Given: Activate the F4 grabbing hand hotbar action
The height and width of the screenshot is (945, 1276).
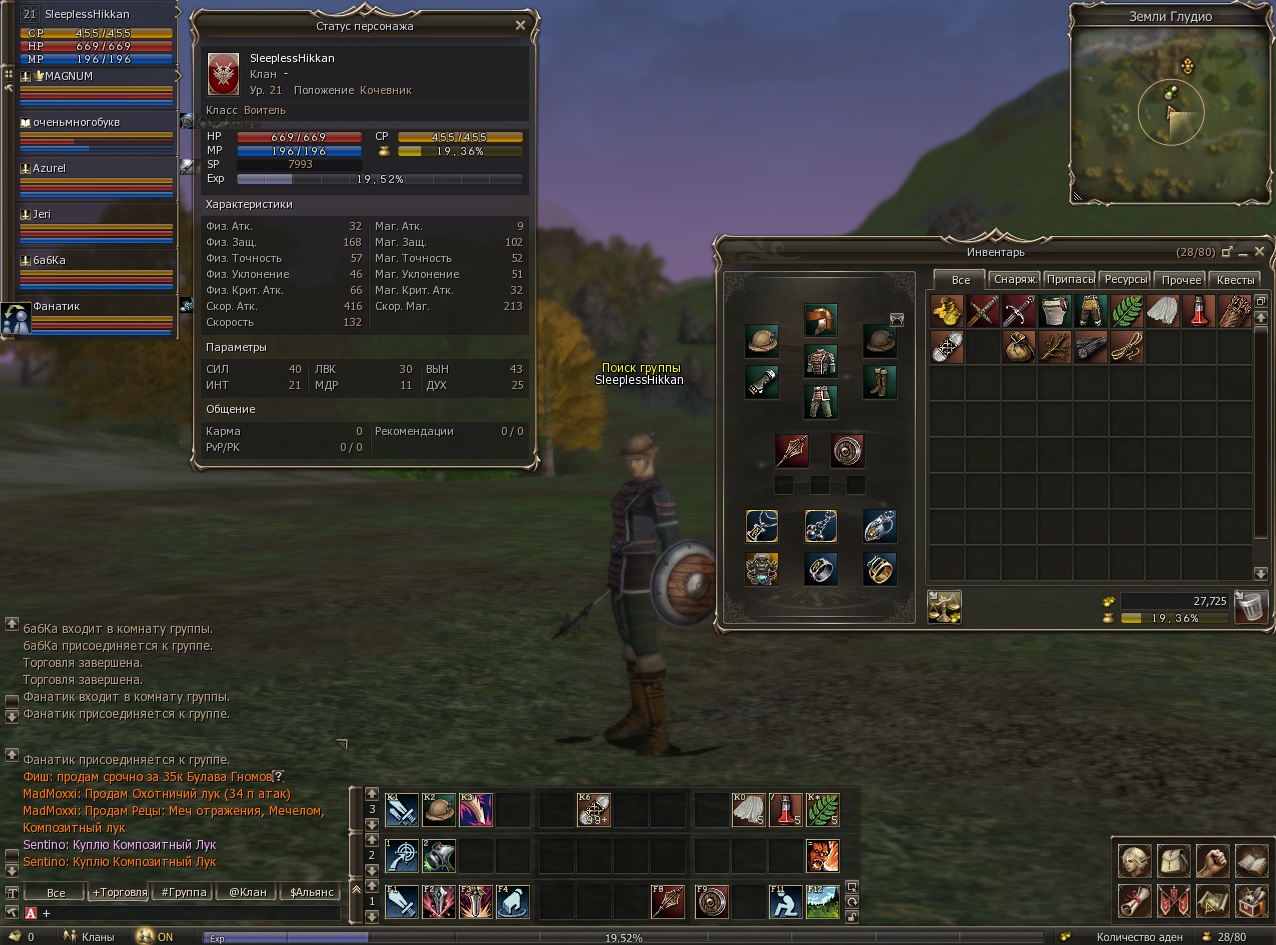Looking at the screenshot, I should click(513, 901).
